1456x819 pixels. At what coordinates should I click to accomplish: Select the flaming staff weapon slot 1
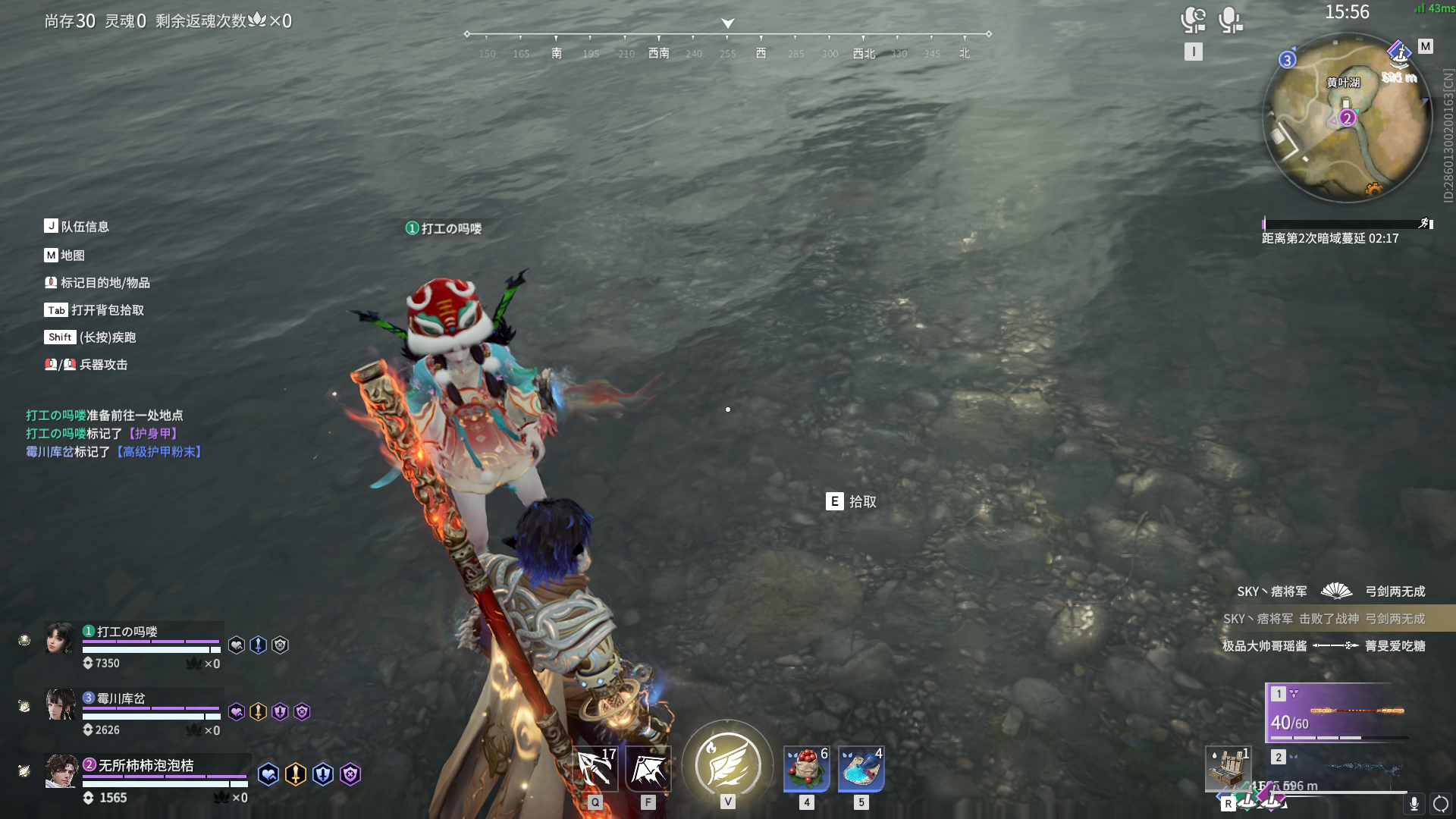tap(1338, 712)
